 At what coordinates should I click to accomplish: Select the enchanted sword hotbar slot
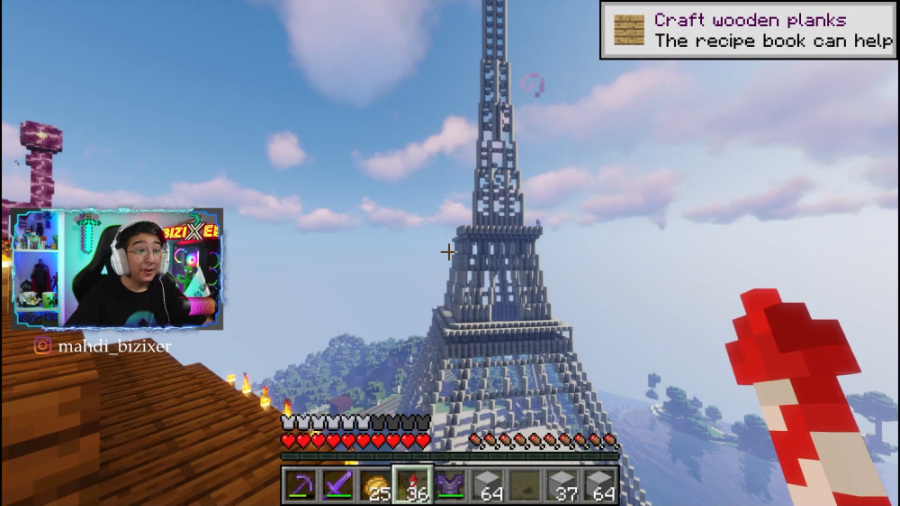point(337,486)
